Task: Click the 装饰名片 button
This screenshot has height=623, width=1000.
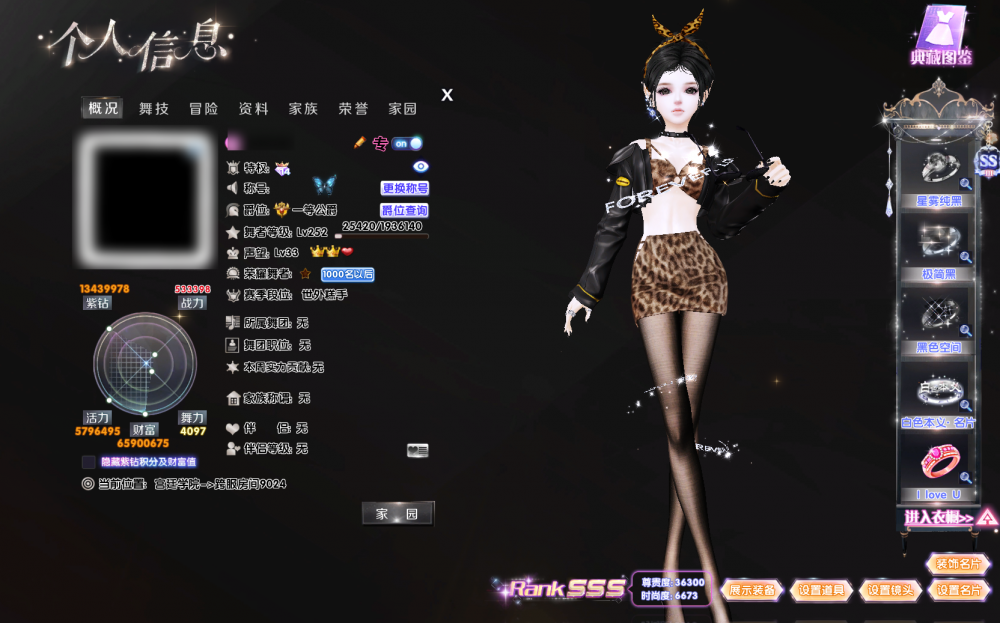Action: click(x=958, y=564)
